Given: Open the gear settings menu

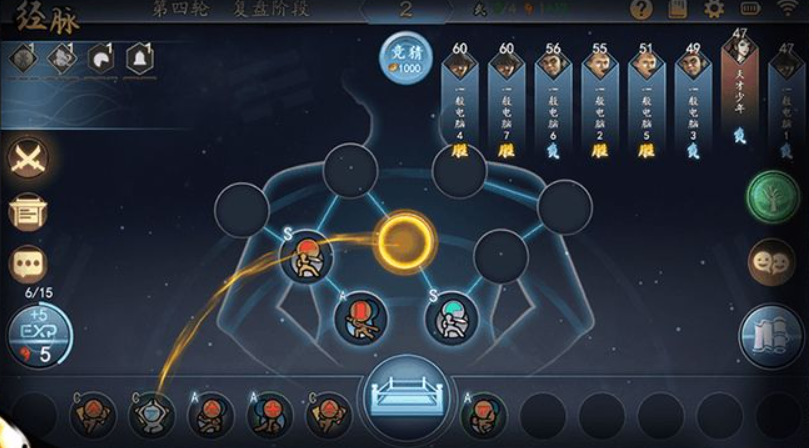Looking at the screenshot, I should point(714,10).
